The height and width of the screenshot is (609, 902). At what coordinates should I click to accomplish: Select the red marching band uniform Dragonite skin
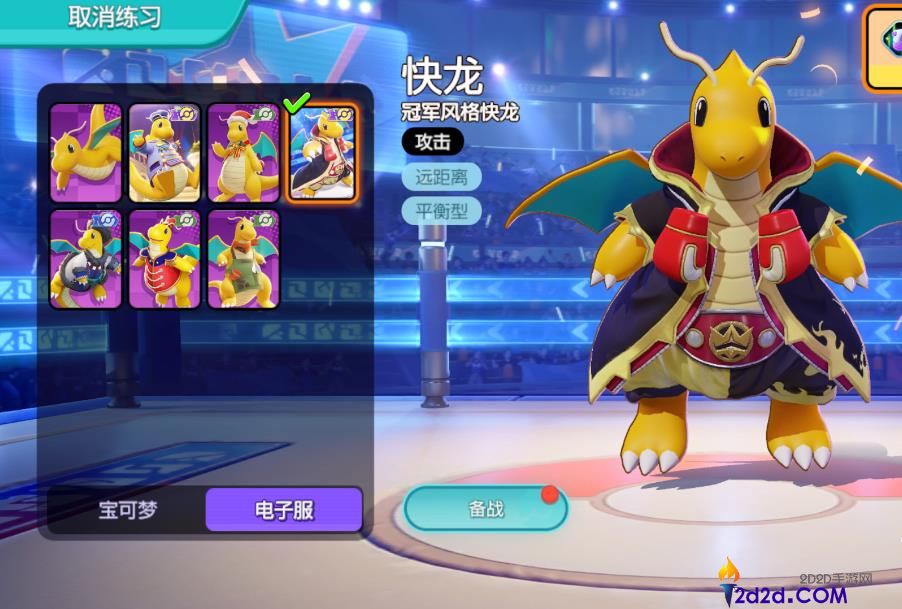tap(164, 258)
